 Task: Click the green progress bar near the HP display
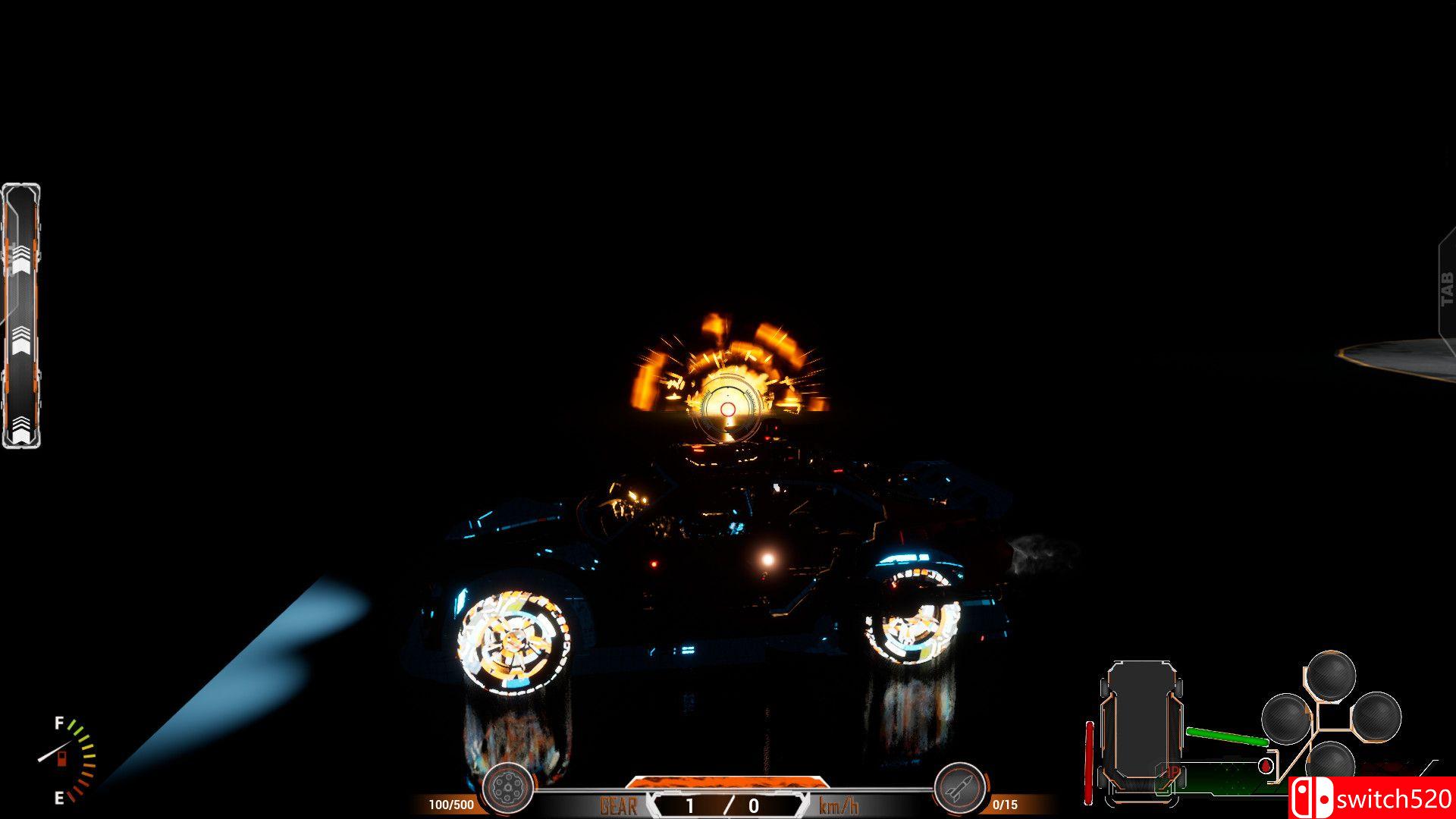tap(1226, 736)
